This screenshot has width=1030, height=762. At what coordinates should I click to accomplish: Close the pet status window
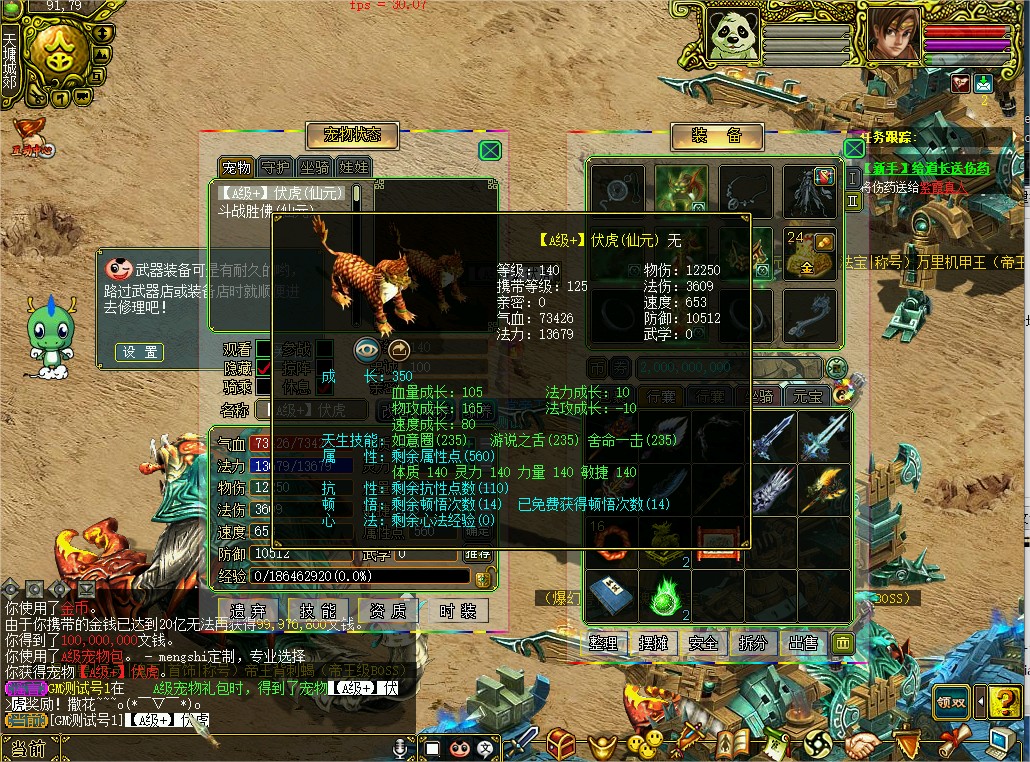pos(490,151)
